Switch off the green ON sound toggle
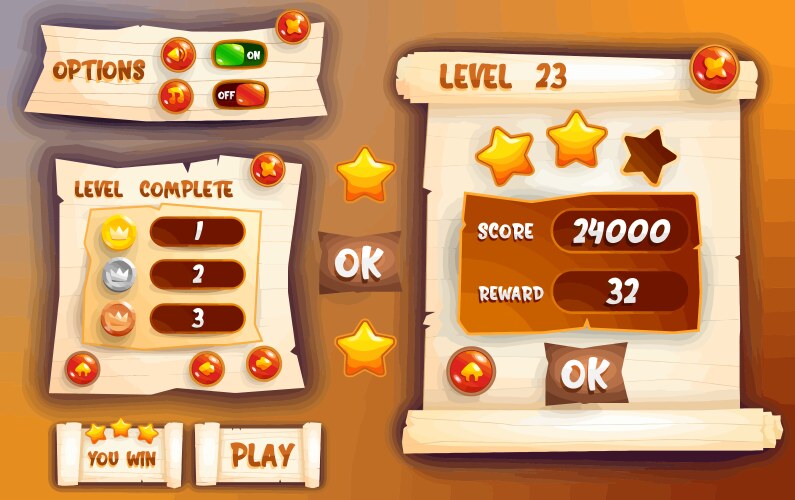The height and width of the screenshot is (500, 795). click(240, 54)
